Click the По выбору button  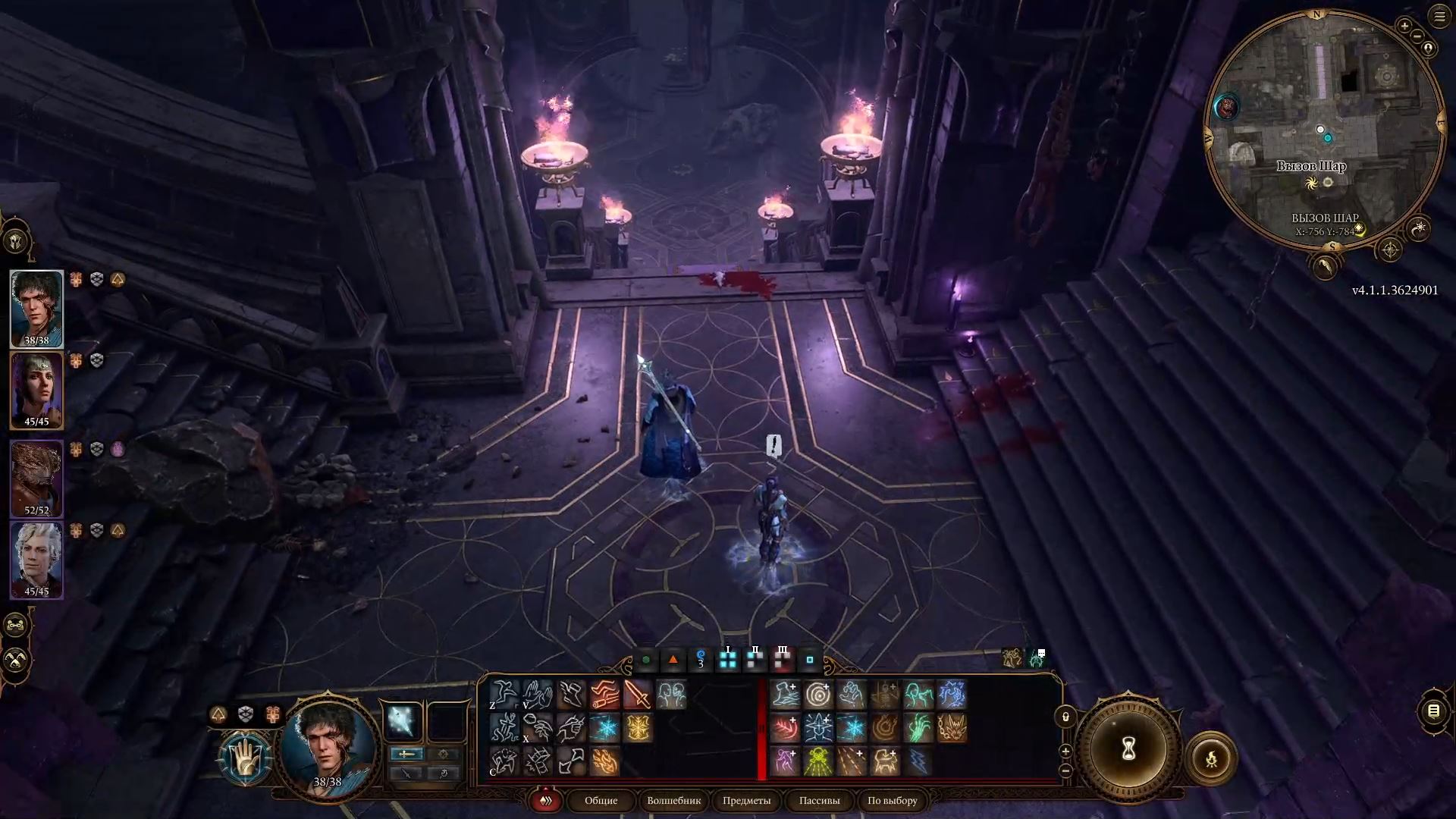(x=892, y=801)
